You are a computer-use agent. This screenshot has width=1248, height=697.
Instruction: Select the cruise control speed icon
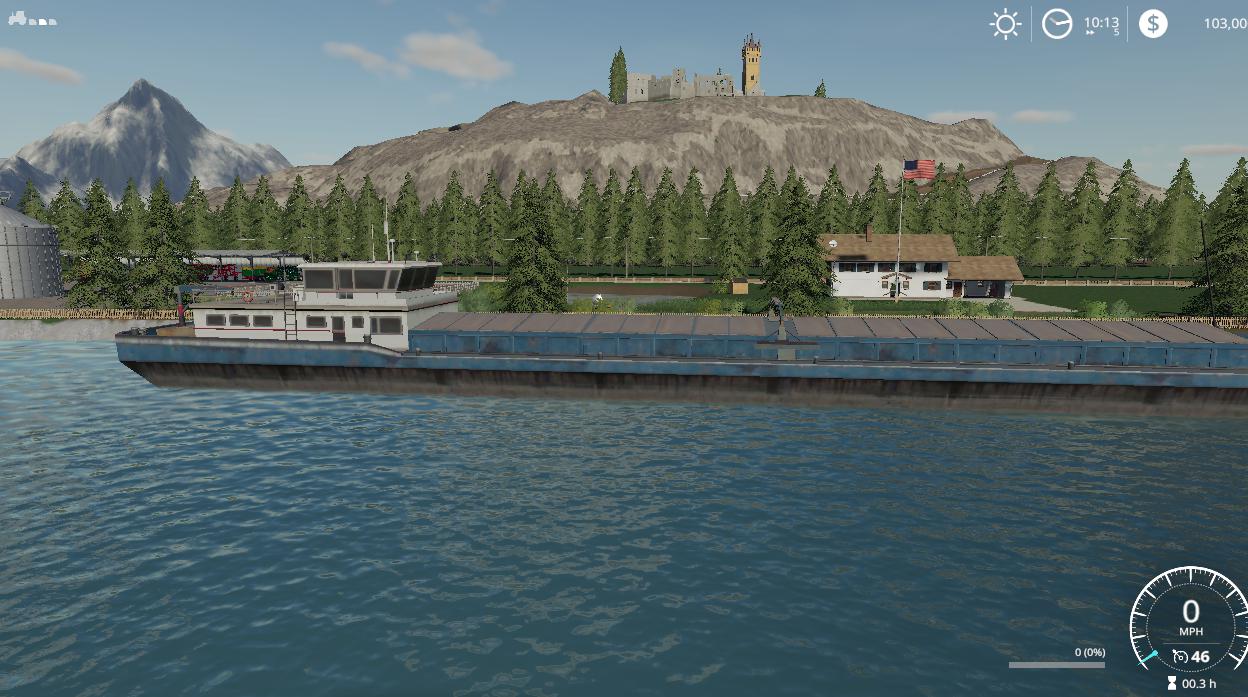1181,657
